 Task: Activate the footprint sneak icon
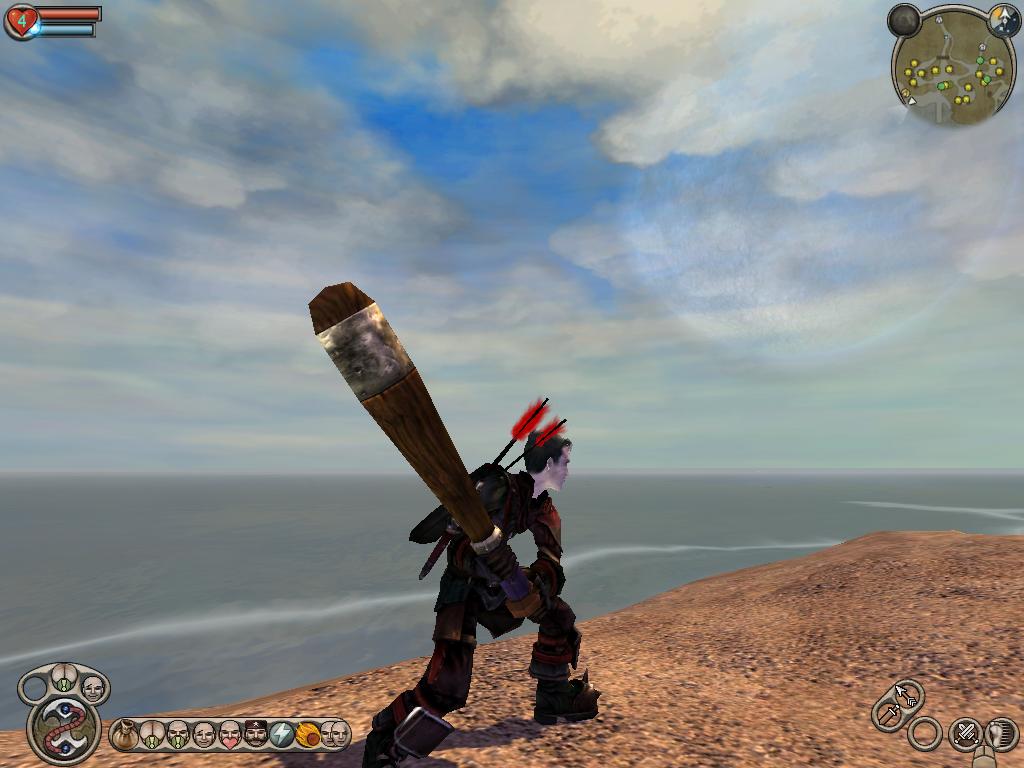1001,733
